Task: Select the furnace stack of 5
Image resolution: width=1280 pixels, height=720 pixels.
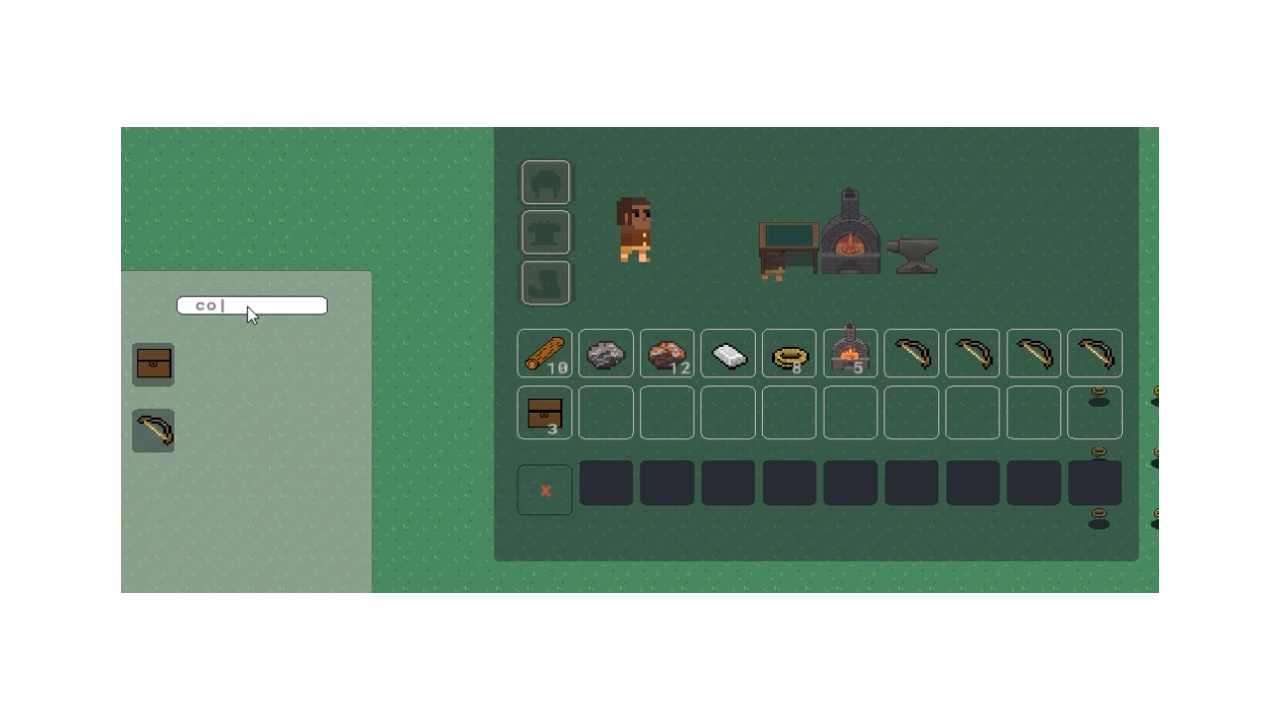Action: coord(850,353)
